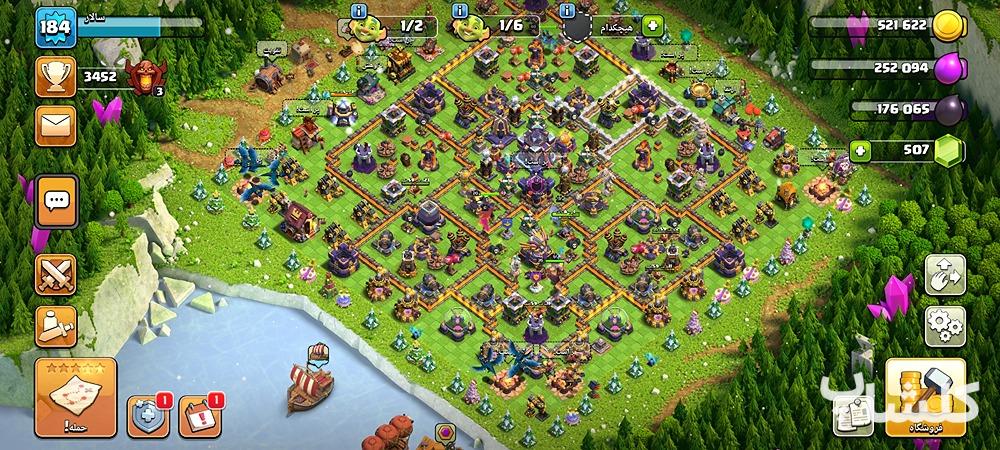The height and width of the screenshot is (450, 1000).
Task: Open the level 184 player profile badge
Action: [56, 27]
